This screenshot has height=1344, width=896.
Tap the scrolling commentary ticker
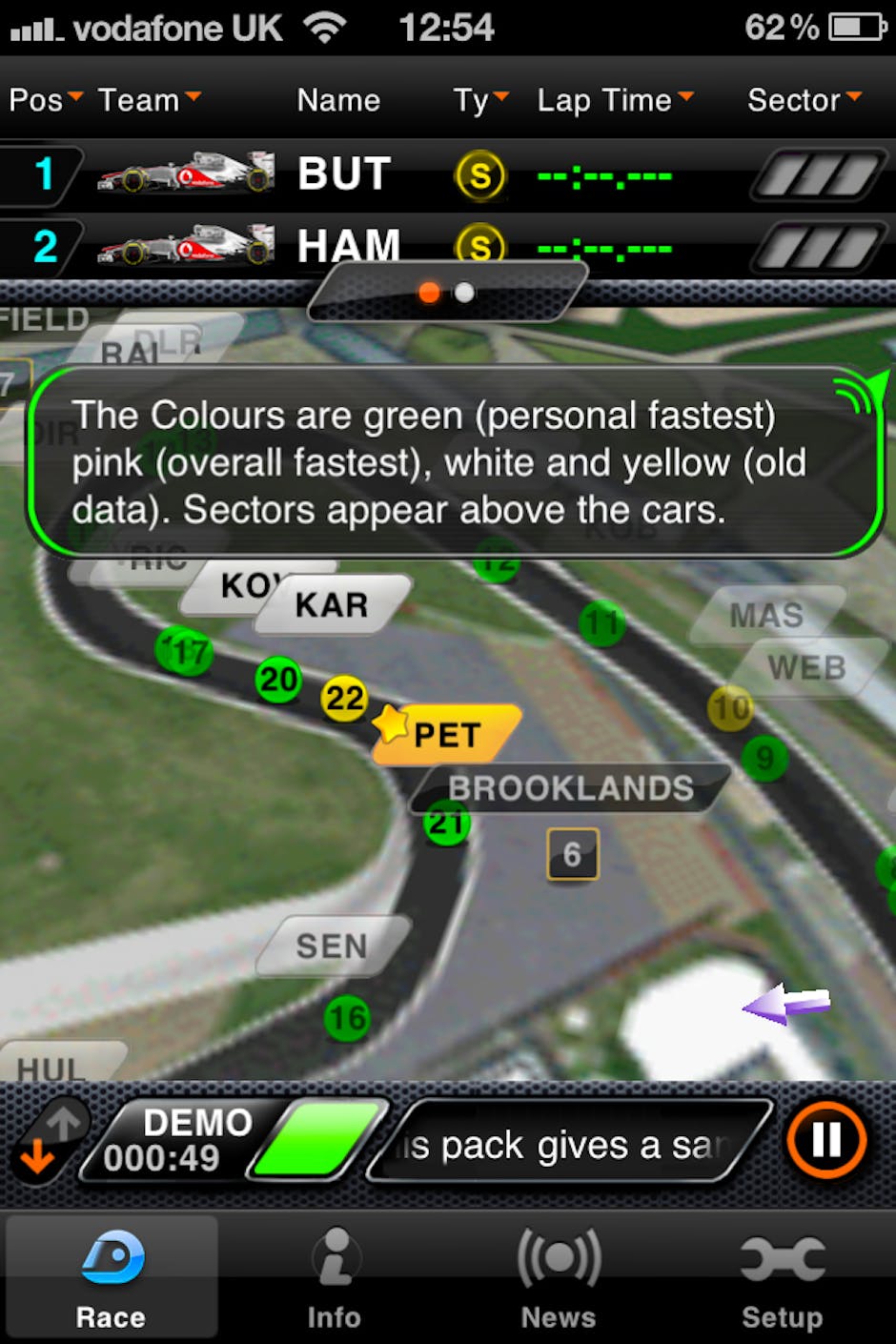tap(568, 1144)
